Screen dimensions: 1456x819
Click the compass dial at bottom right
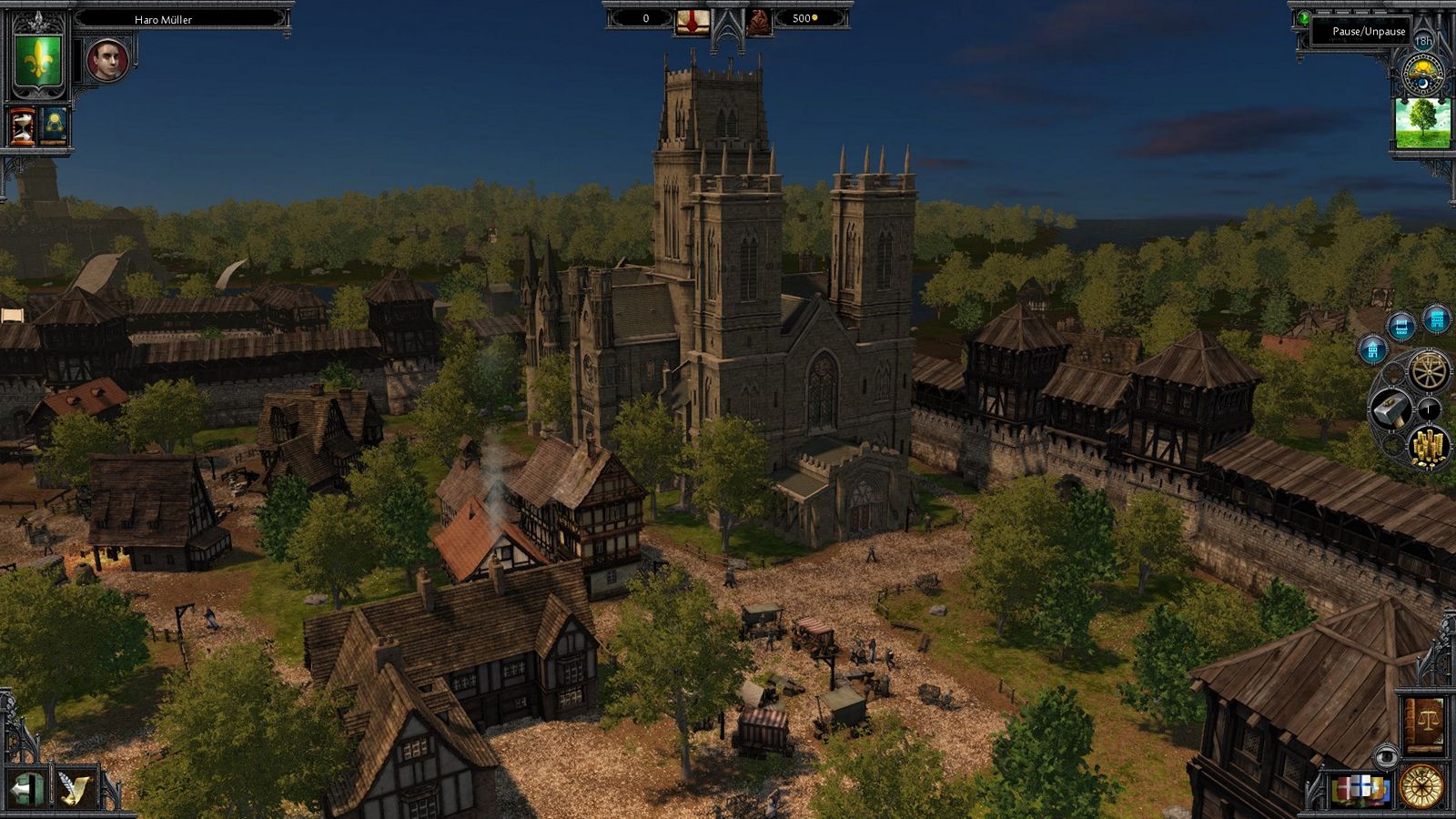click(x=1422, y=786)
